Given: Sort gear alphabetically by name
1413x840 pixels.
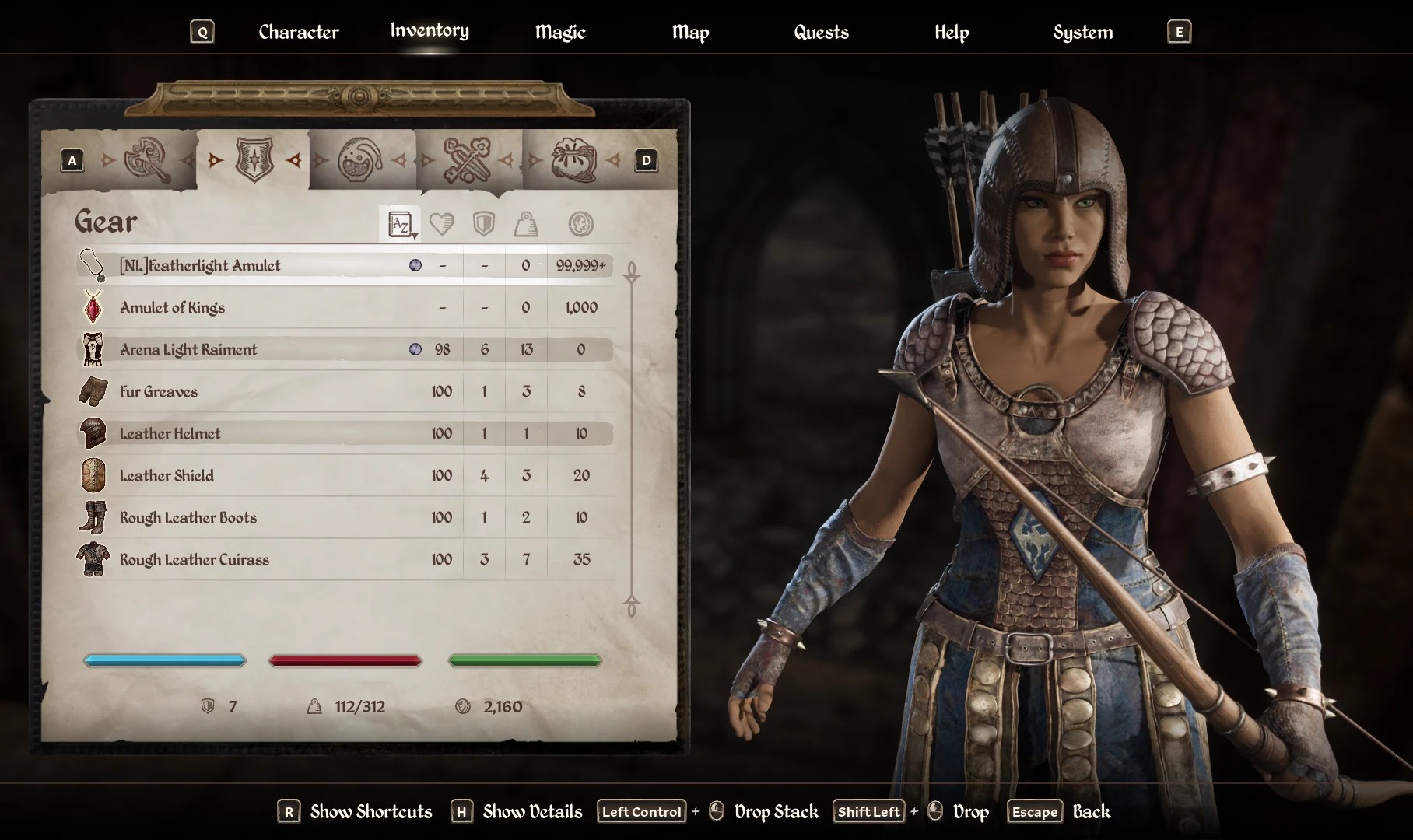Looking at the screenshot, I should coord(400,225).
